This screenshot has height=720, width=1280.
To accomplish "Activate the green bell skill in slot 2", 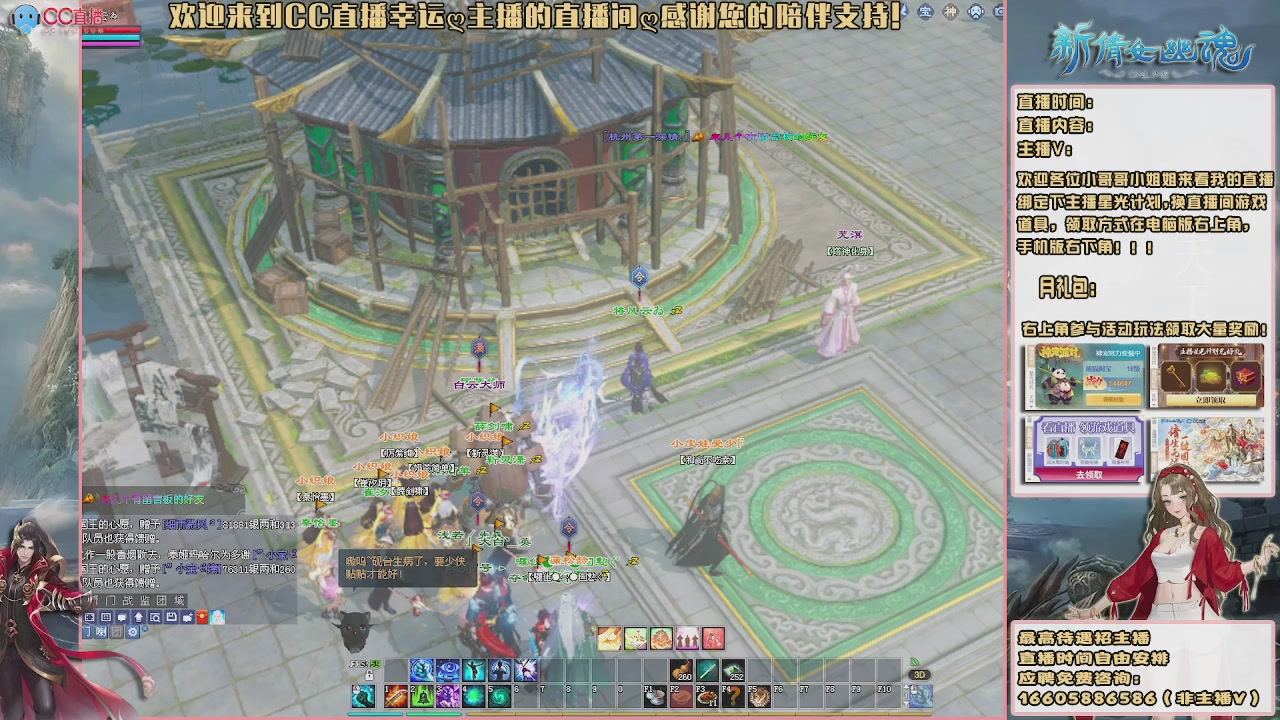I will (424, 695).
